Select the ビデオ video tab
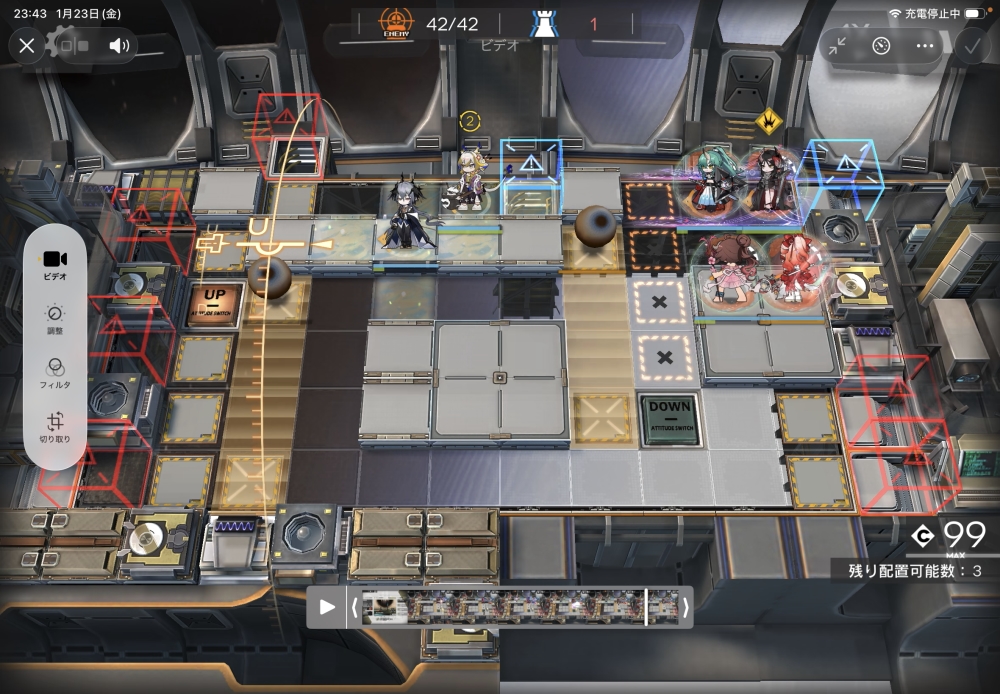This screenshot has width=1000, height=694. pyautogui.click(x=55, y=263)
